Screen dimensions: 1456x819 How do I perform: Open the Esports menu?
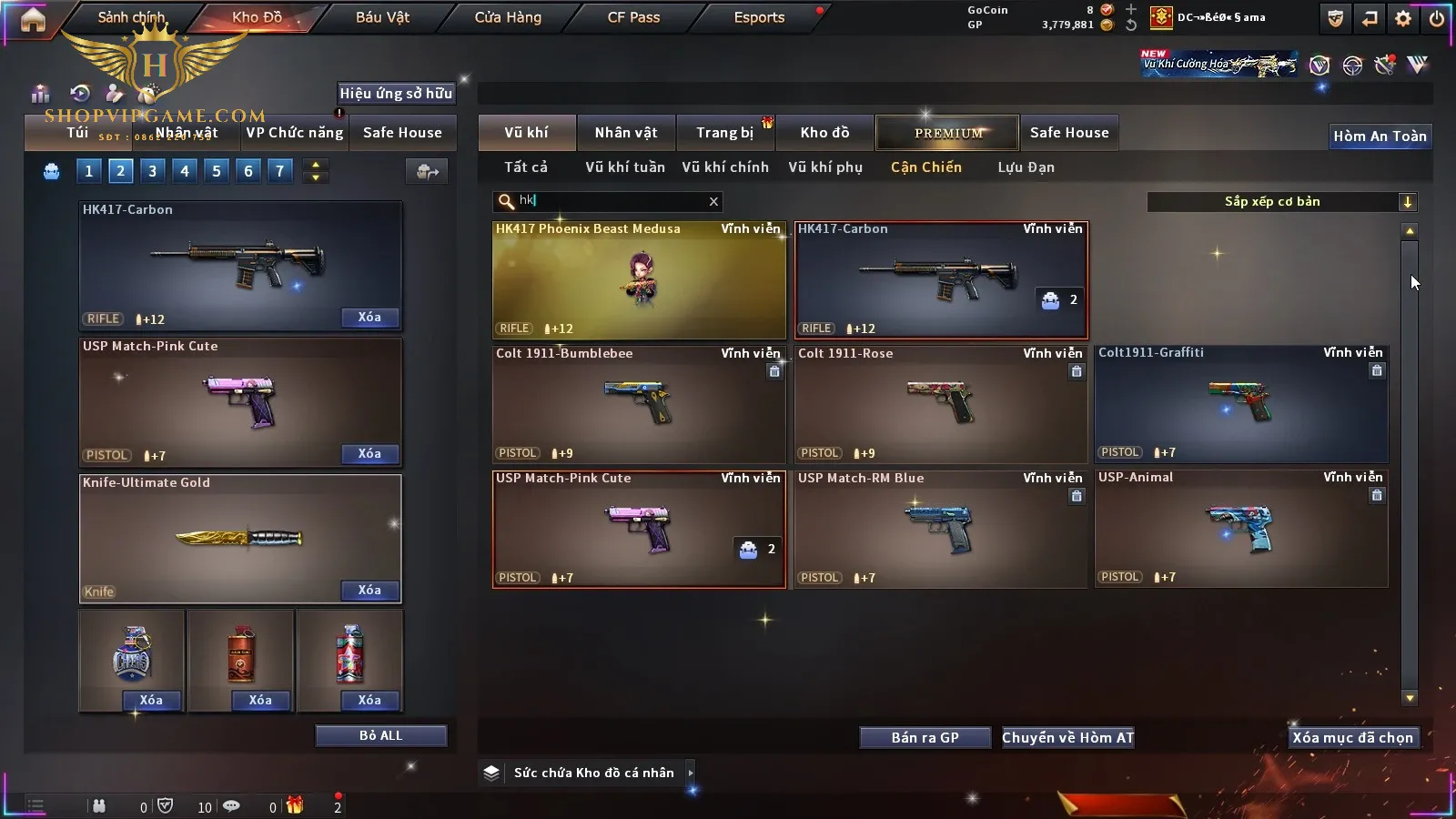click(759, 17)
